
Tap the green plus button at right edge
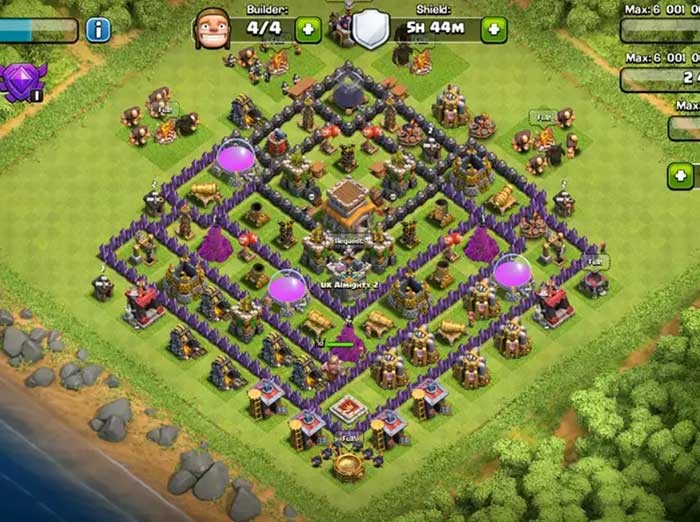click(x=681, y=177)
